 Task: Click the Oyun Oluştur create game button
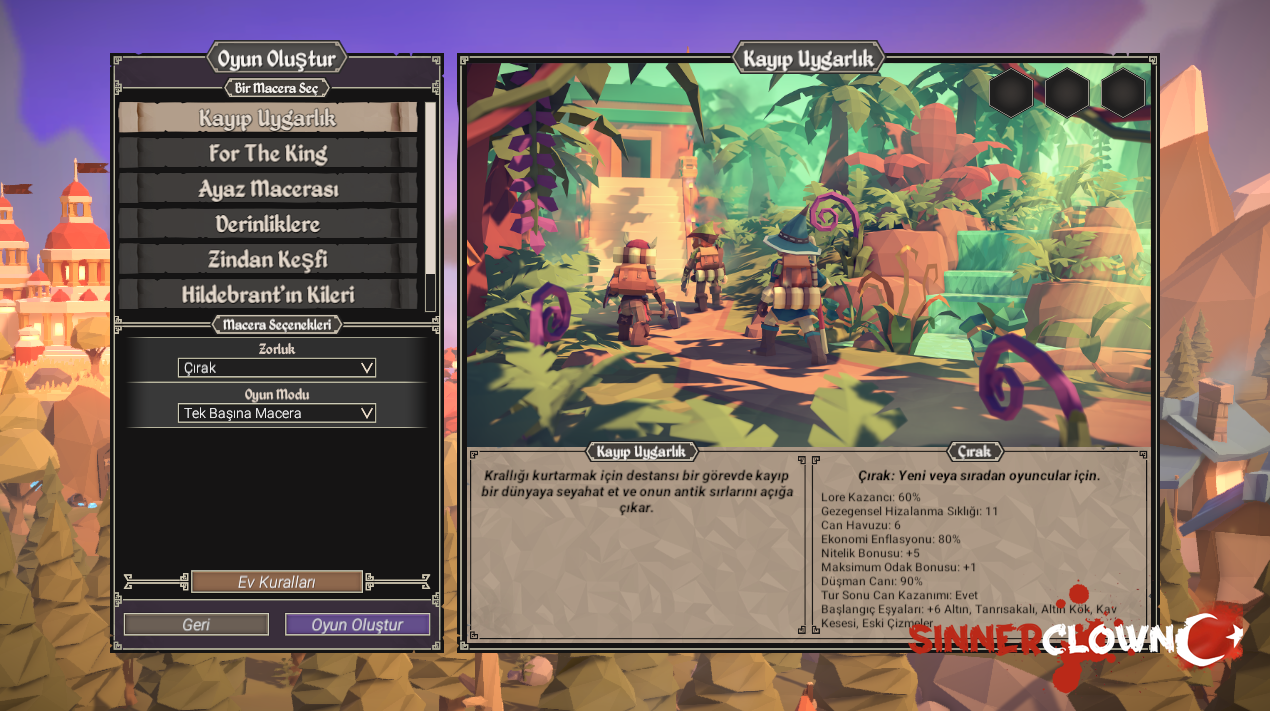pyautogui.click(x=357, y=625)
